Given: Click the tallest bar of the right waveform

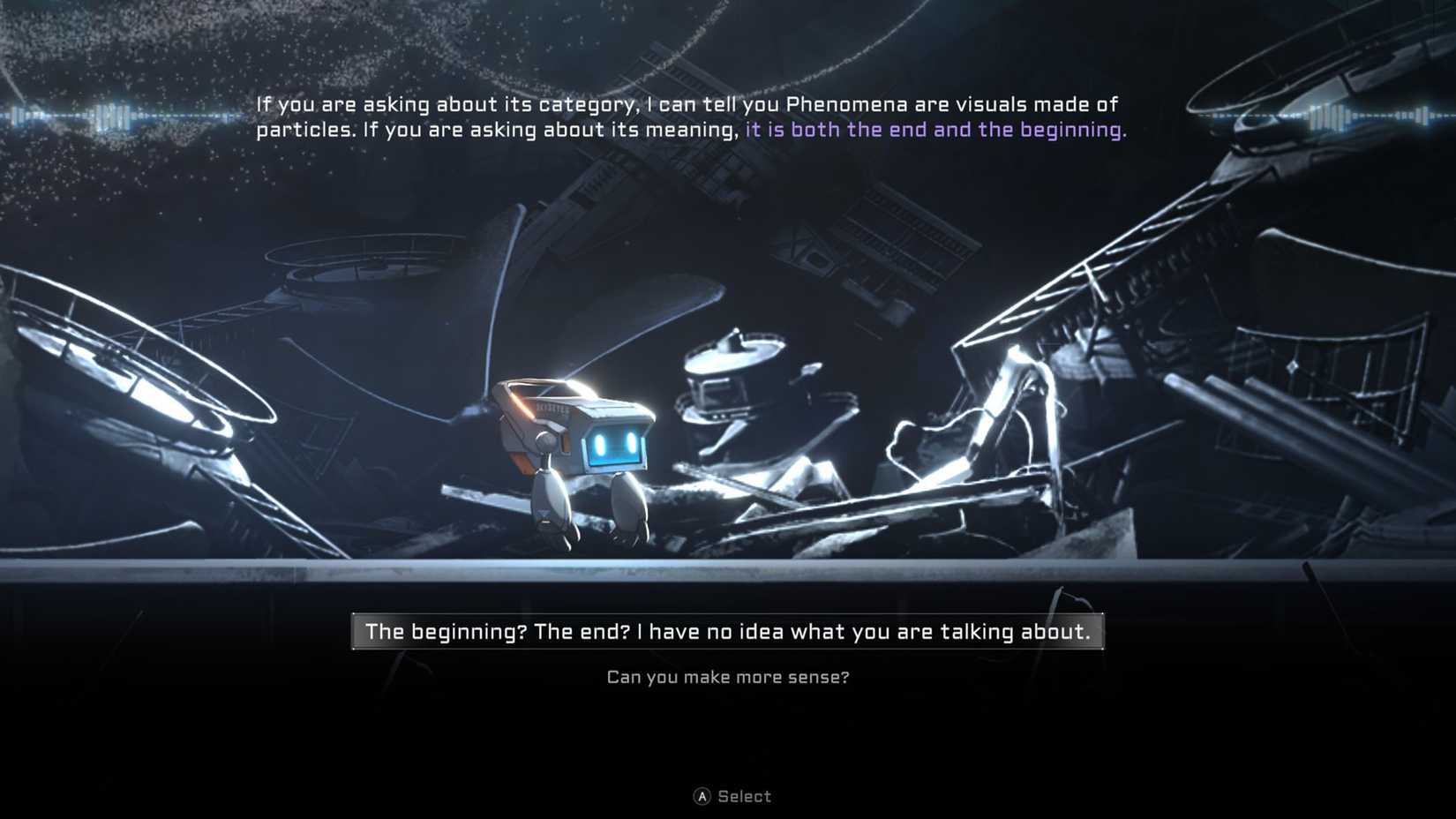Looking at the screenshot, I should point(1328,115).
